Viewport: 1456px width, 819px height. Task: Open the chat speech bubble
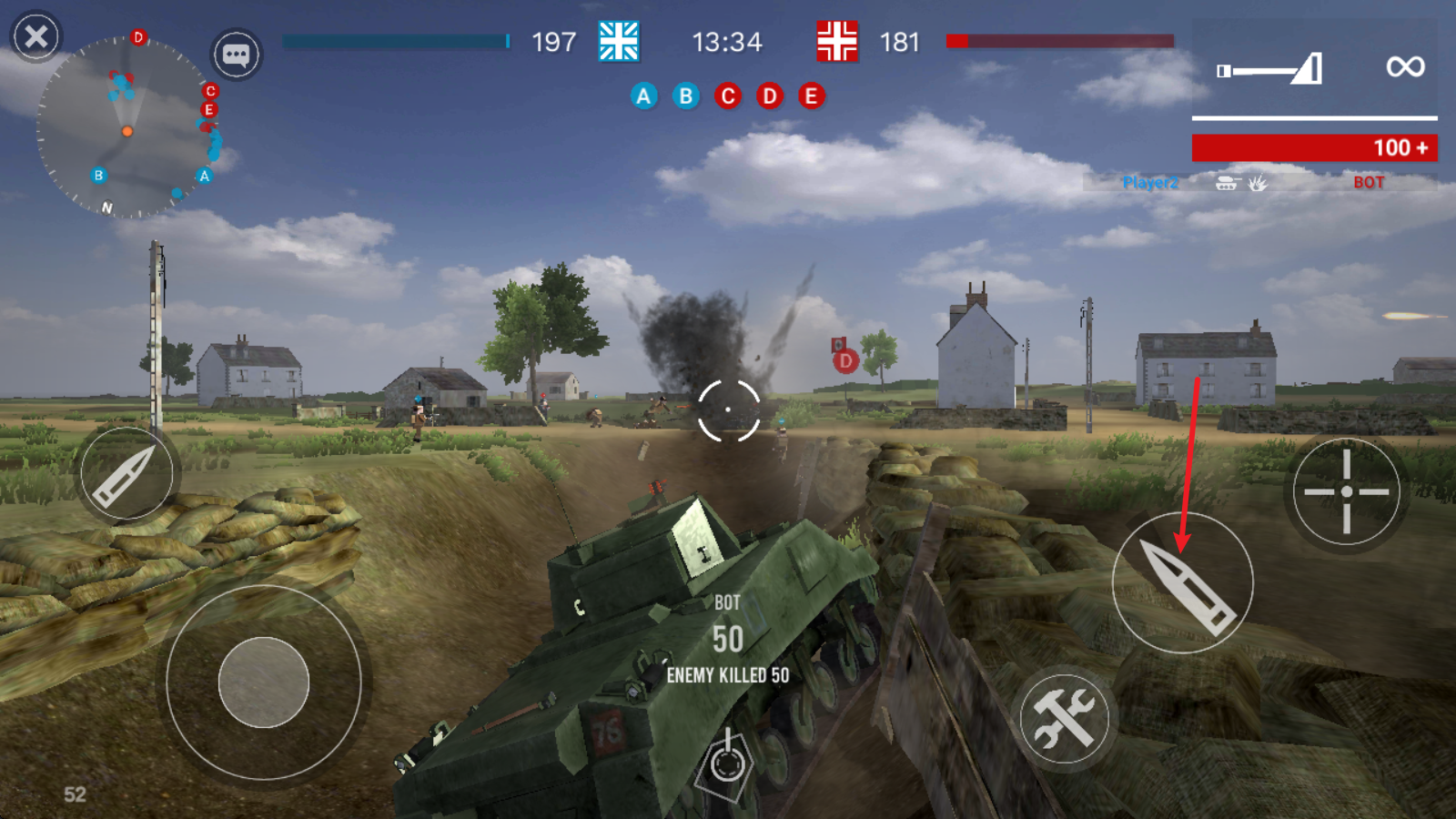pos(237,55)
